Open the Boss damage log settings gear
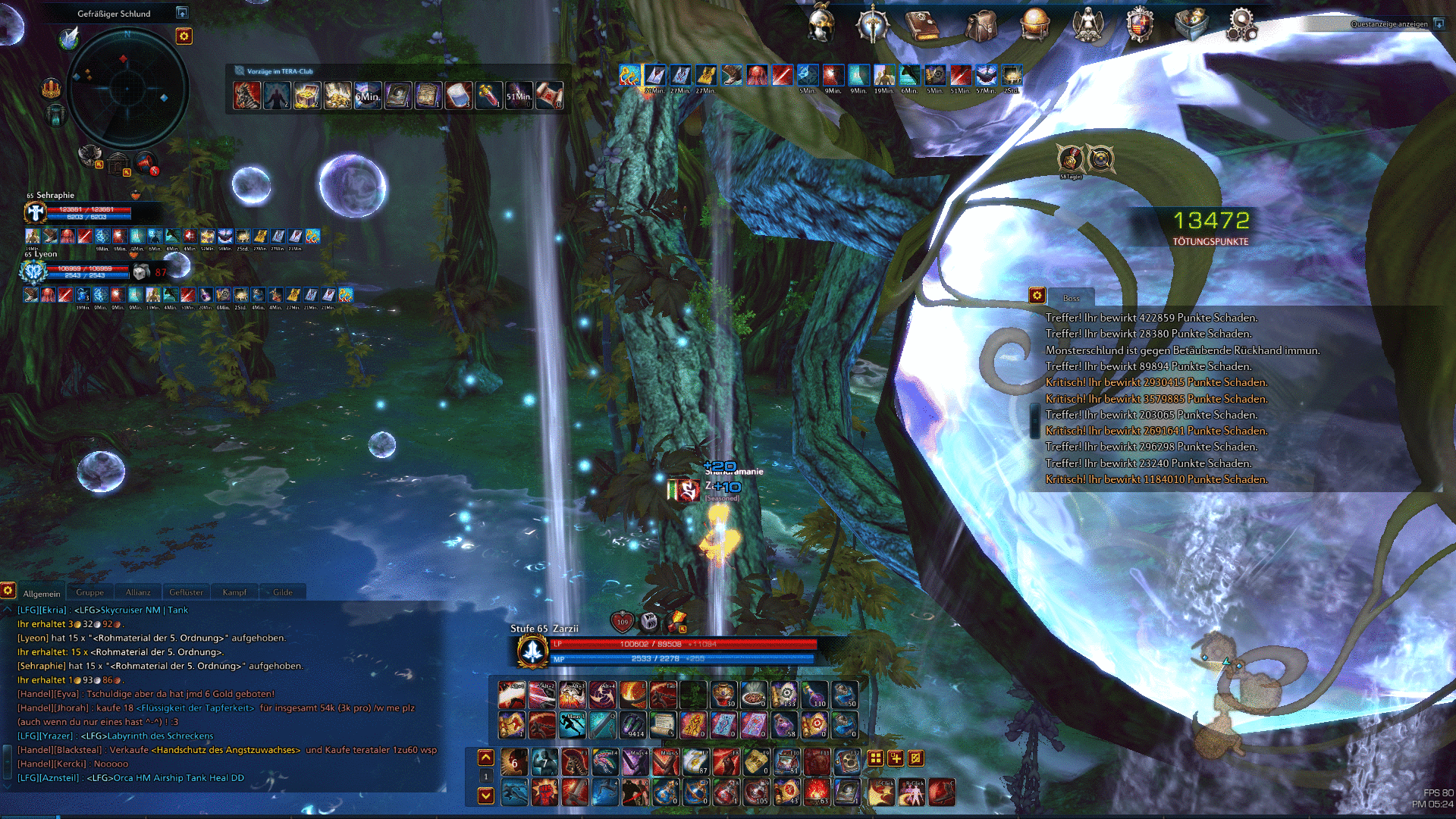The image size is (1456, 819). [x=1037, y=296]
